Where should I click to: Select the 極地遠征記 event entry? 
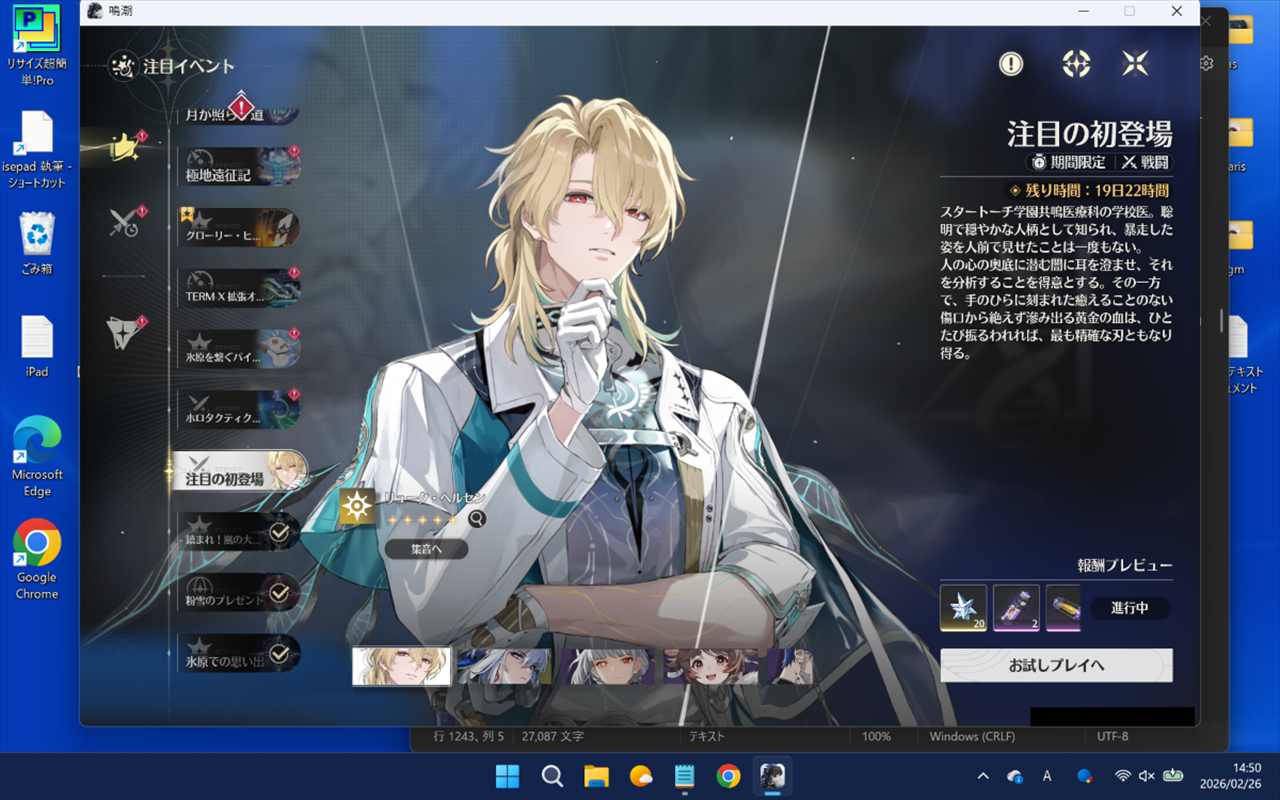[x=238, y=166]
